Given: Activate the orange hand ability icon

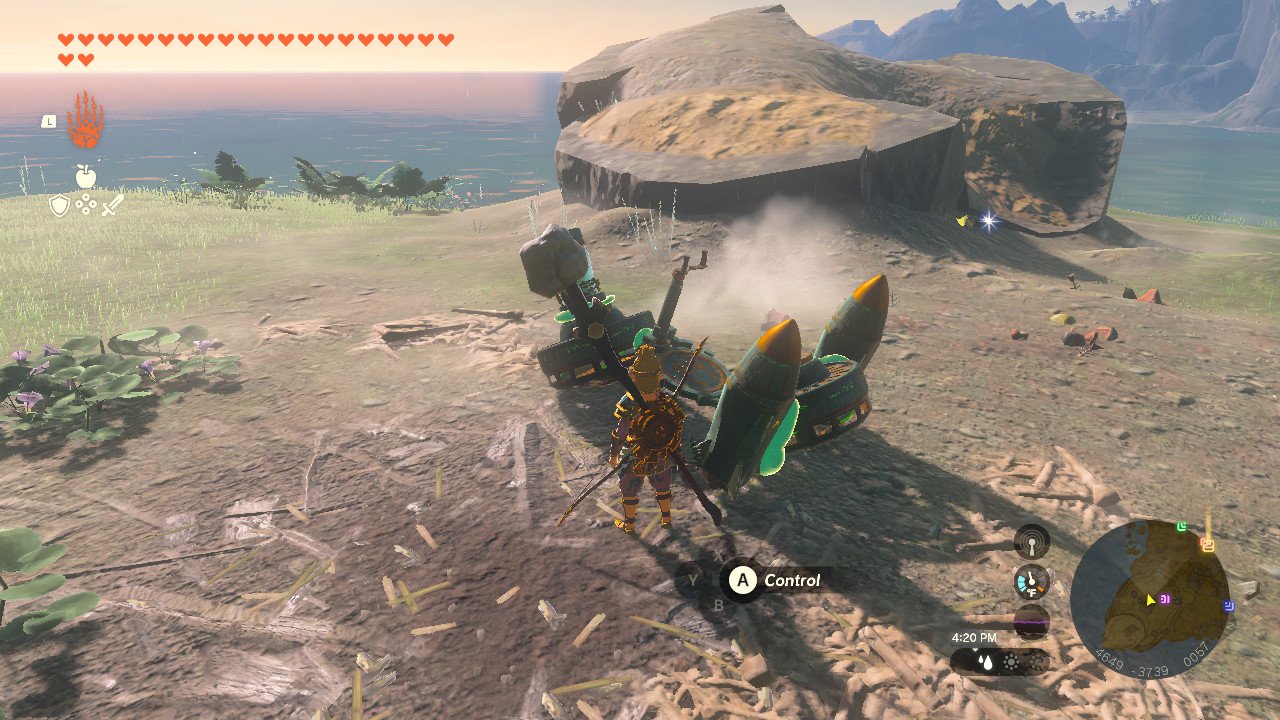Looking at the screenshot, I should point(85,120).
